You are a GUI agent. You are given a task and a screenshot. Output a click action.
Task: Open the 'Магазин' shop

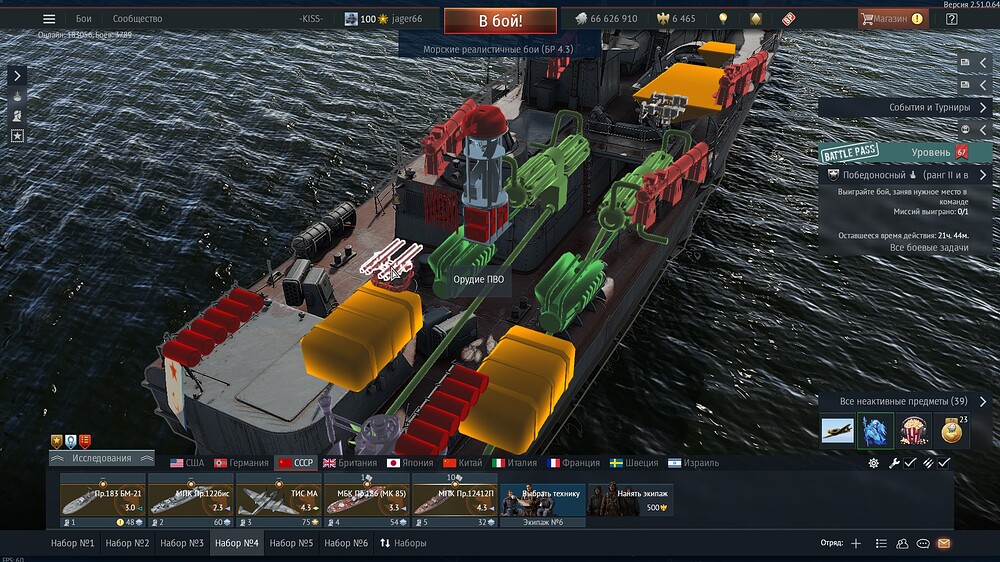[x=890, y=19]
